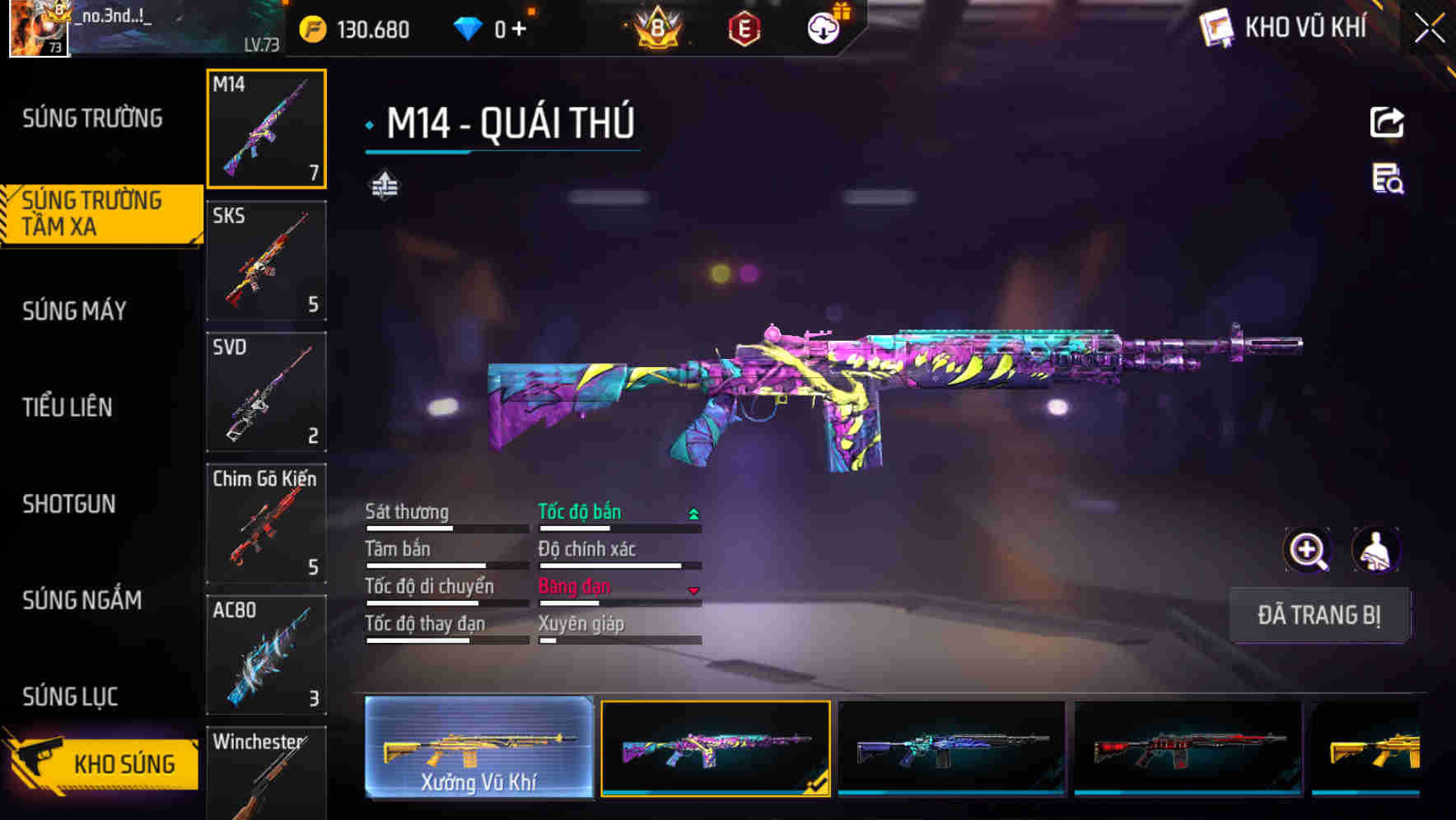Open the Shotgun weapons category
1456x820 pixels.
click(x=69, y=504)
